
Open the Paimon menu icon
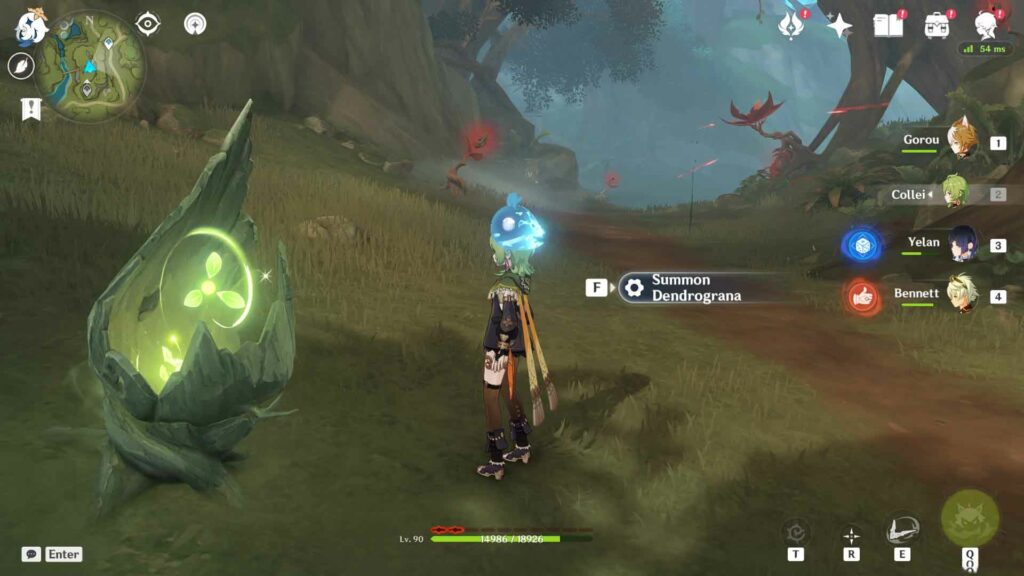pyautogui.click(x=31, y=27)
